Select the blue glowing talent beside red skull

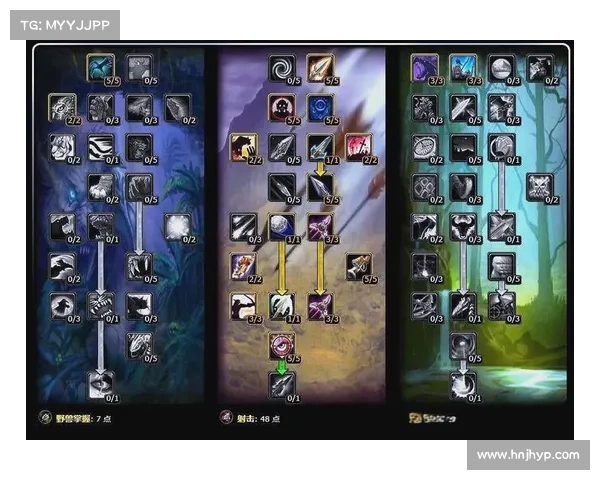320,107
